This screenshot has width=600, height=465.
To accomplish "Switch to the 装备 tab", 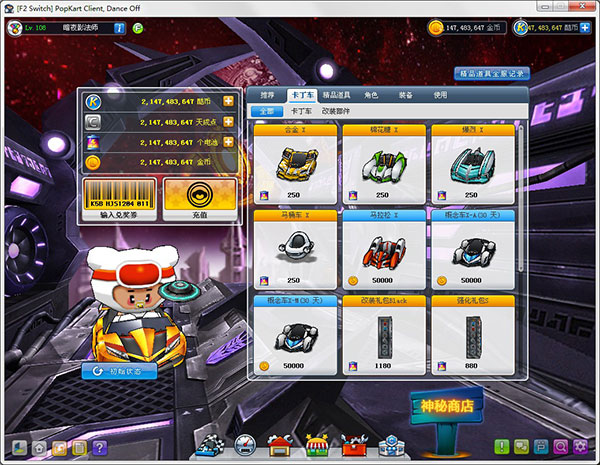I will click(x=405, y=95).
